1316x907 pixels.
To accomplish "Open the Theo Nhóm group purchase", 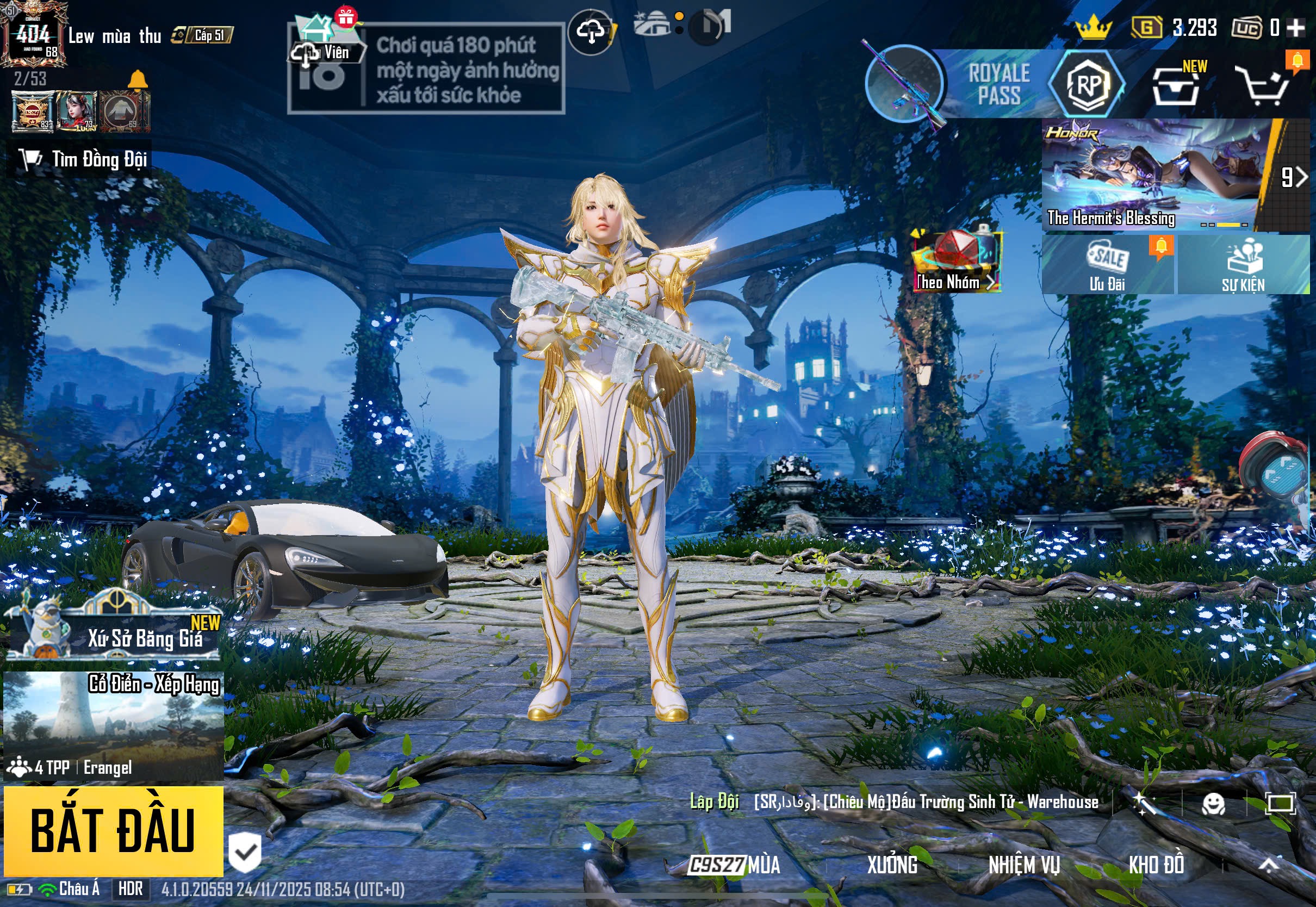I will point(957,262).
